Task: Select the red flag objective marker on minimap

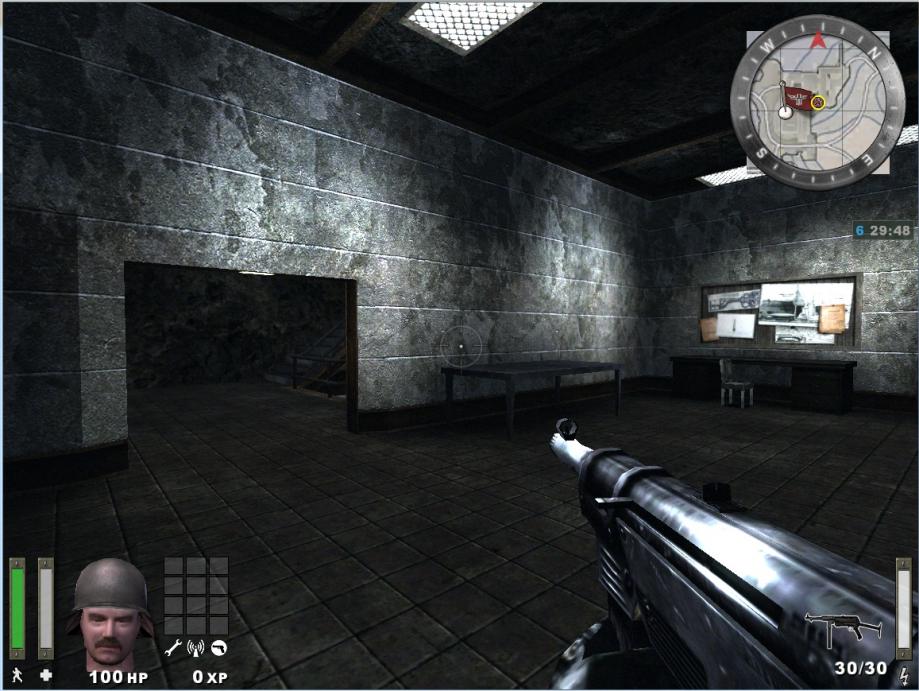Action: (797, 97)
